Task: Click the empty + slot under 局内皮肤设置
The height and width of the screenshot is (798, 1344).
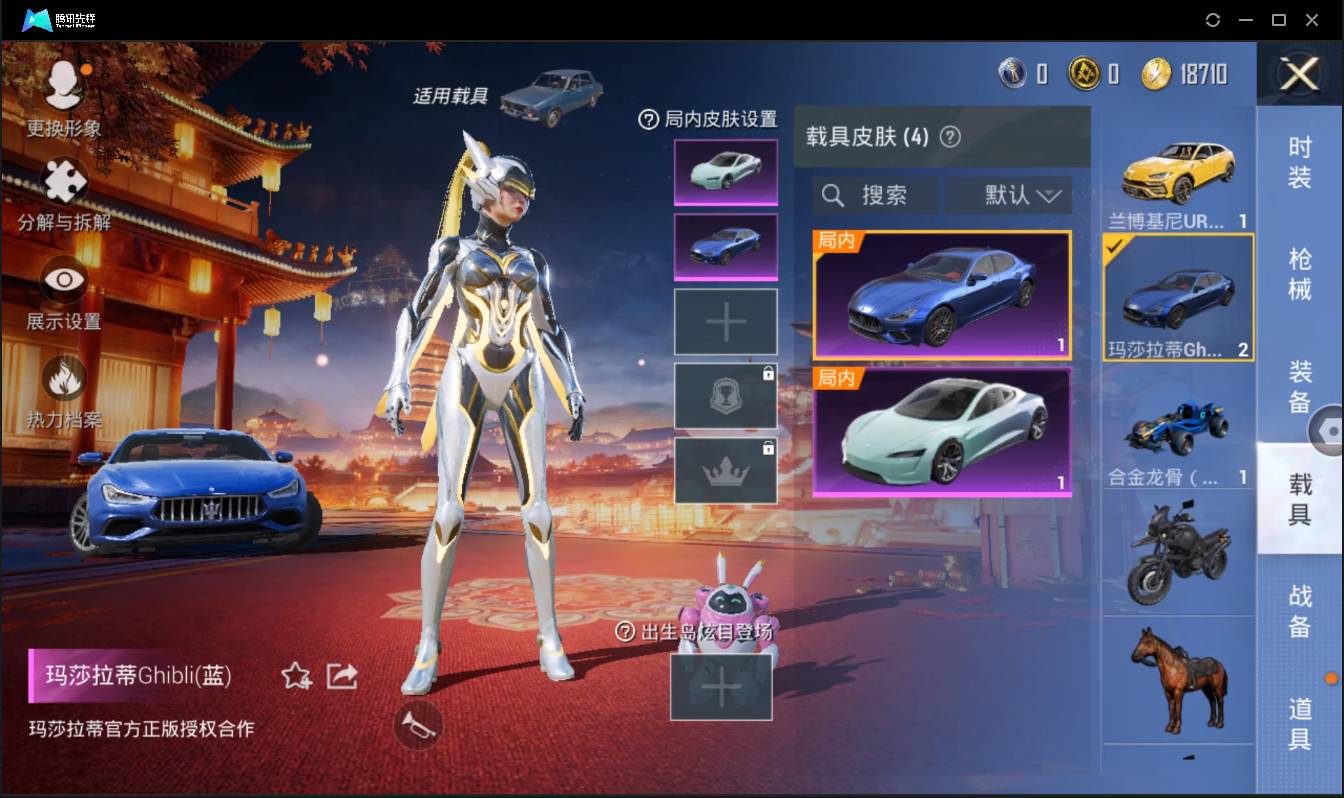Action: coord(725,320)
